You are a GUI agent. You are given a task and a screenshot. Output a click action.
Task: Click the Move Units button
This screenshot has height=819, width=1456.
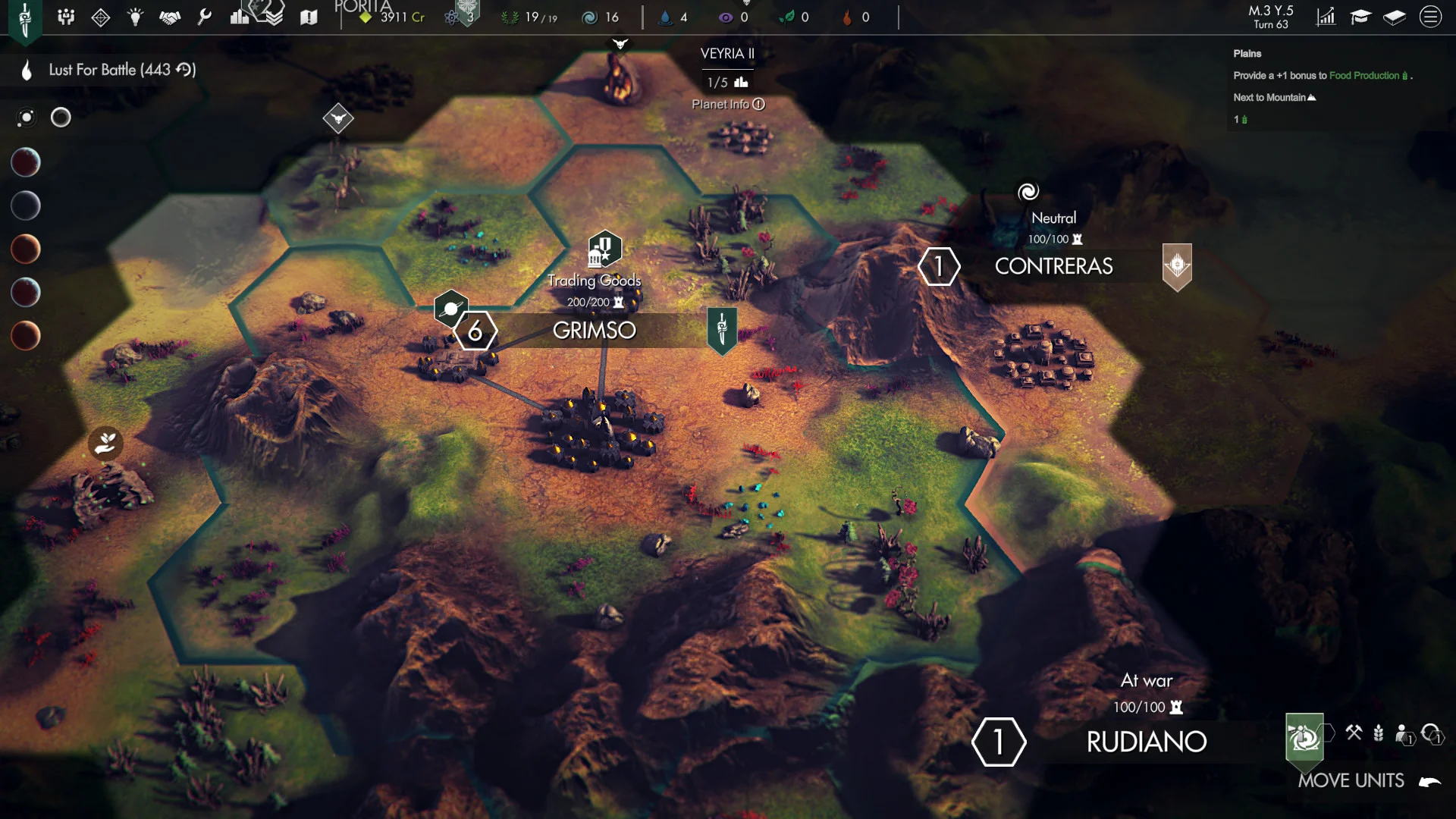(1351, 780)
